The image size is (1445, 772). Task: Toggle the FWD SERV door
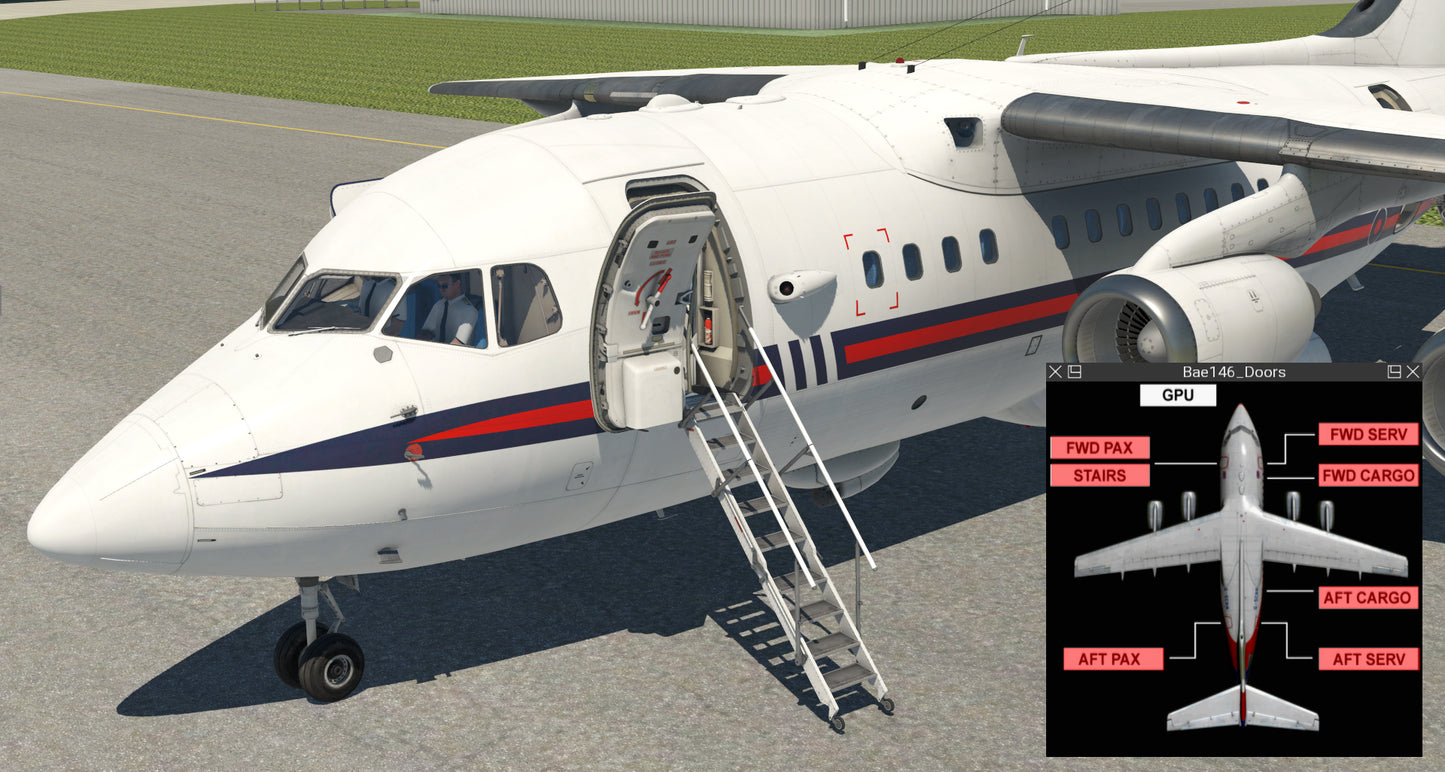coord(1368,434)
